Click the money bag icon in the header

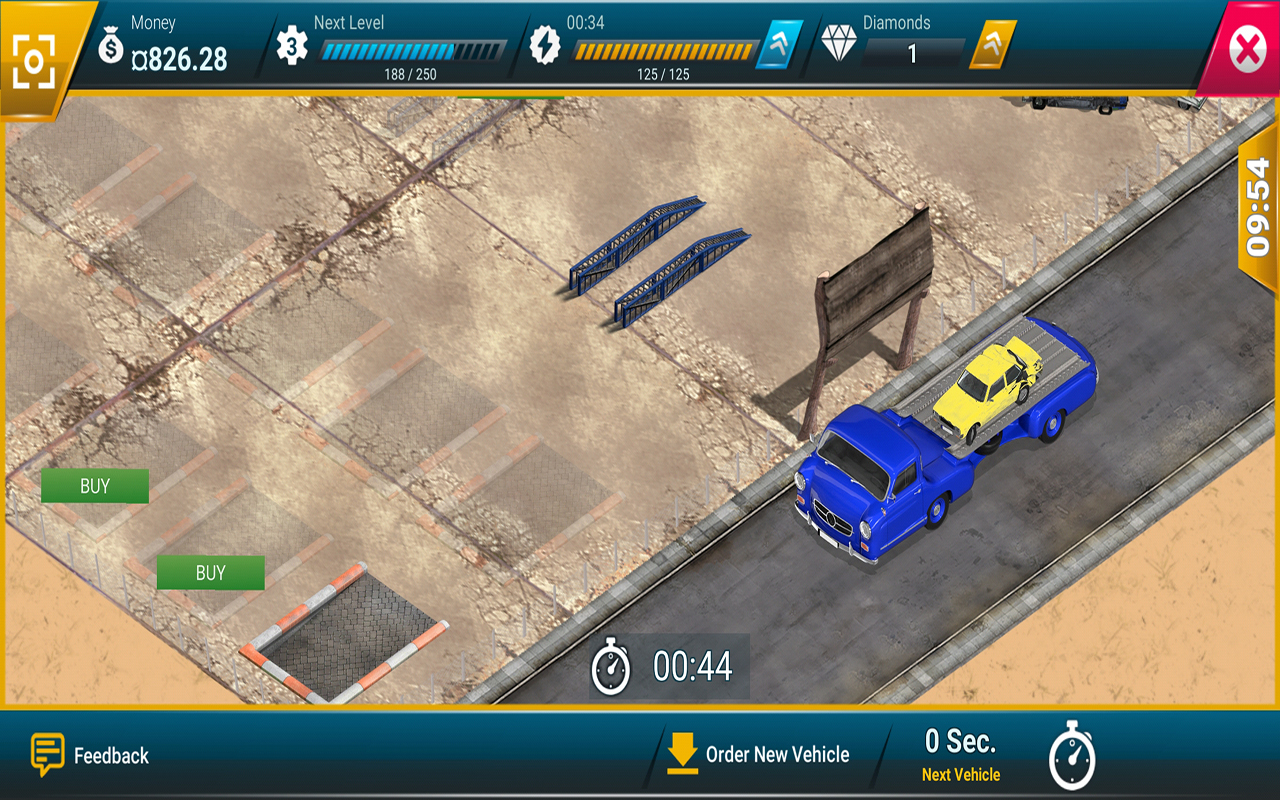[x=113, y=45]
